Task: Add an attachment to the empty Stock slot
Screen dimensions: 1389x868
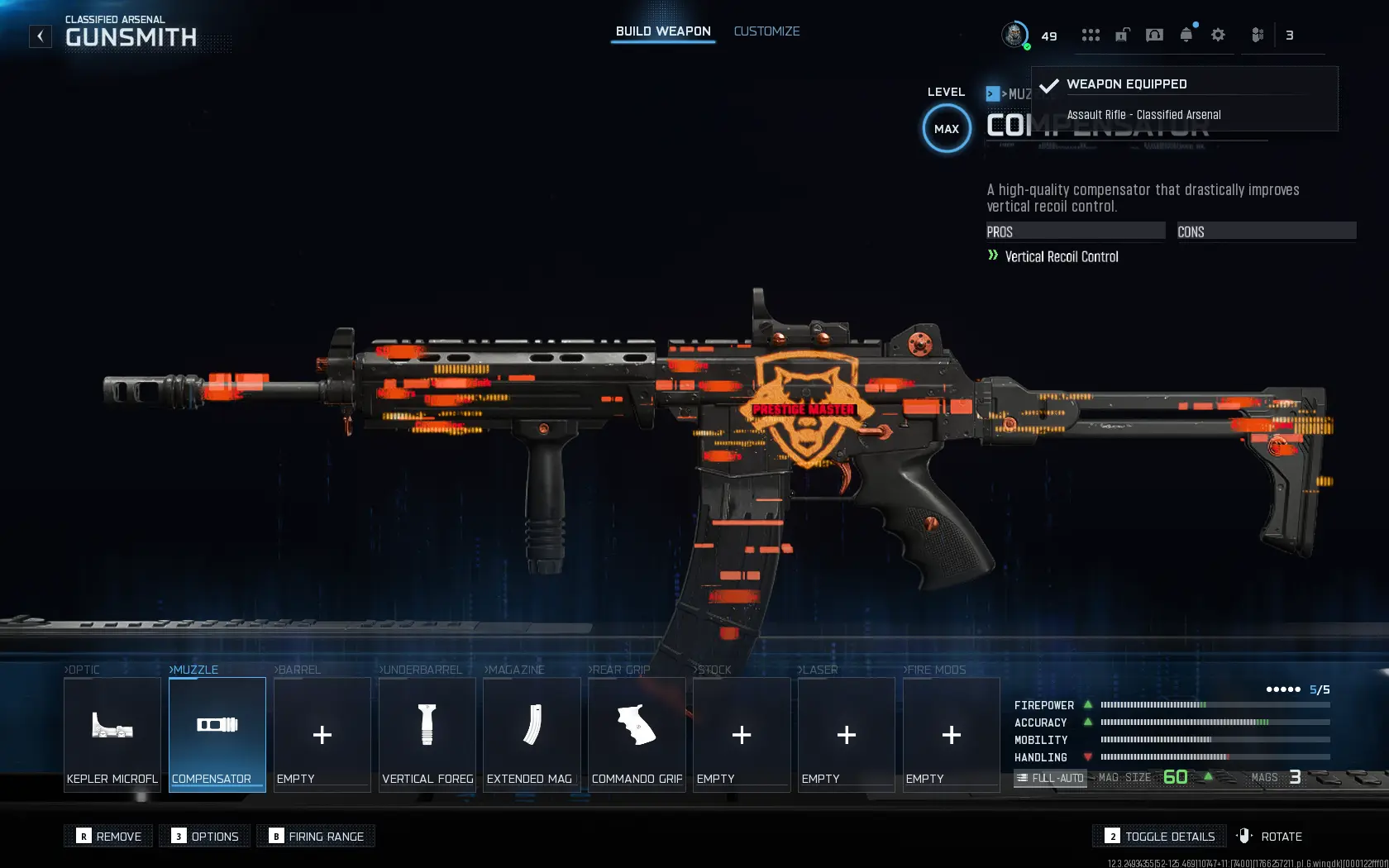Action: pyautogui.click(x=742, y=734)
